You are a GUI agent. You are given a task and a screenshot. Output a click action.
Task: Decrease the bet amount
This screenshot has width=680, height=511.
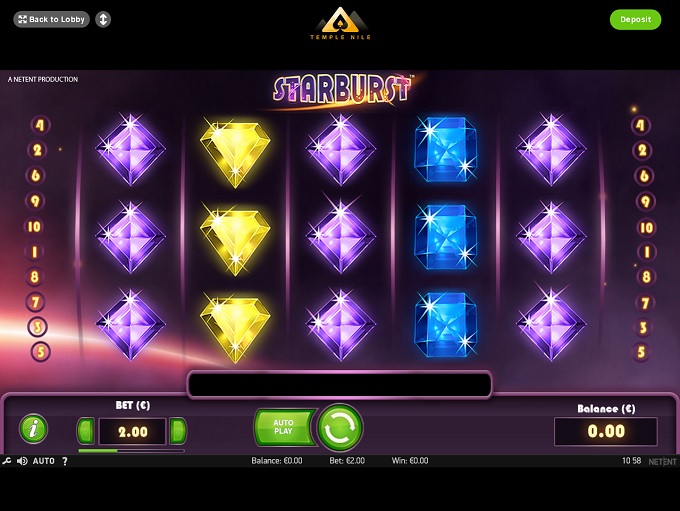86,432
